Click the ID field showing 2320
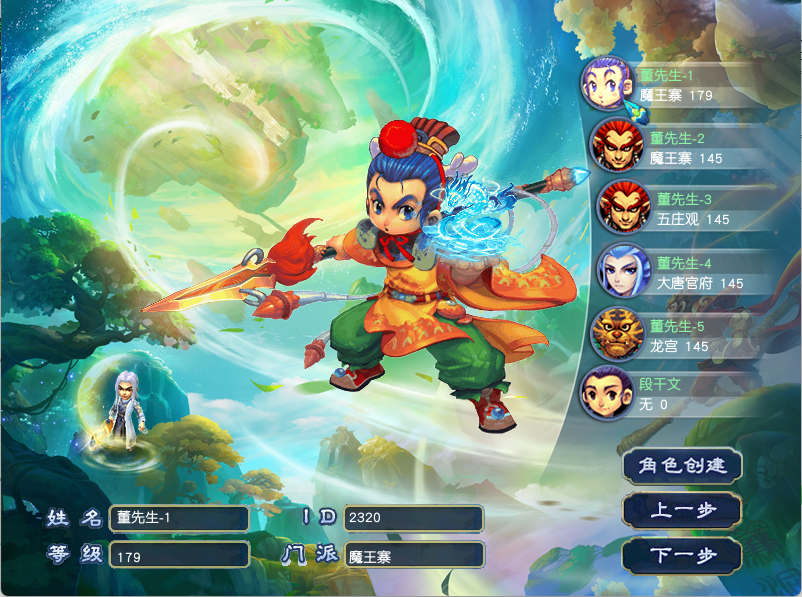The height and width of the screenshot is (597, 802). (413, 518)
